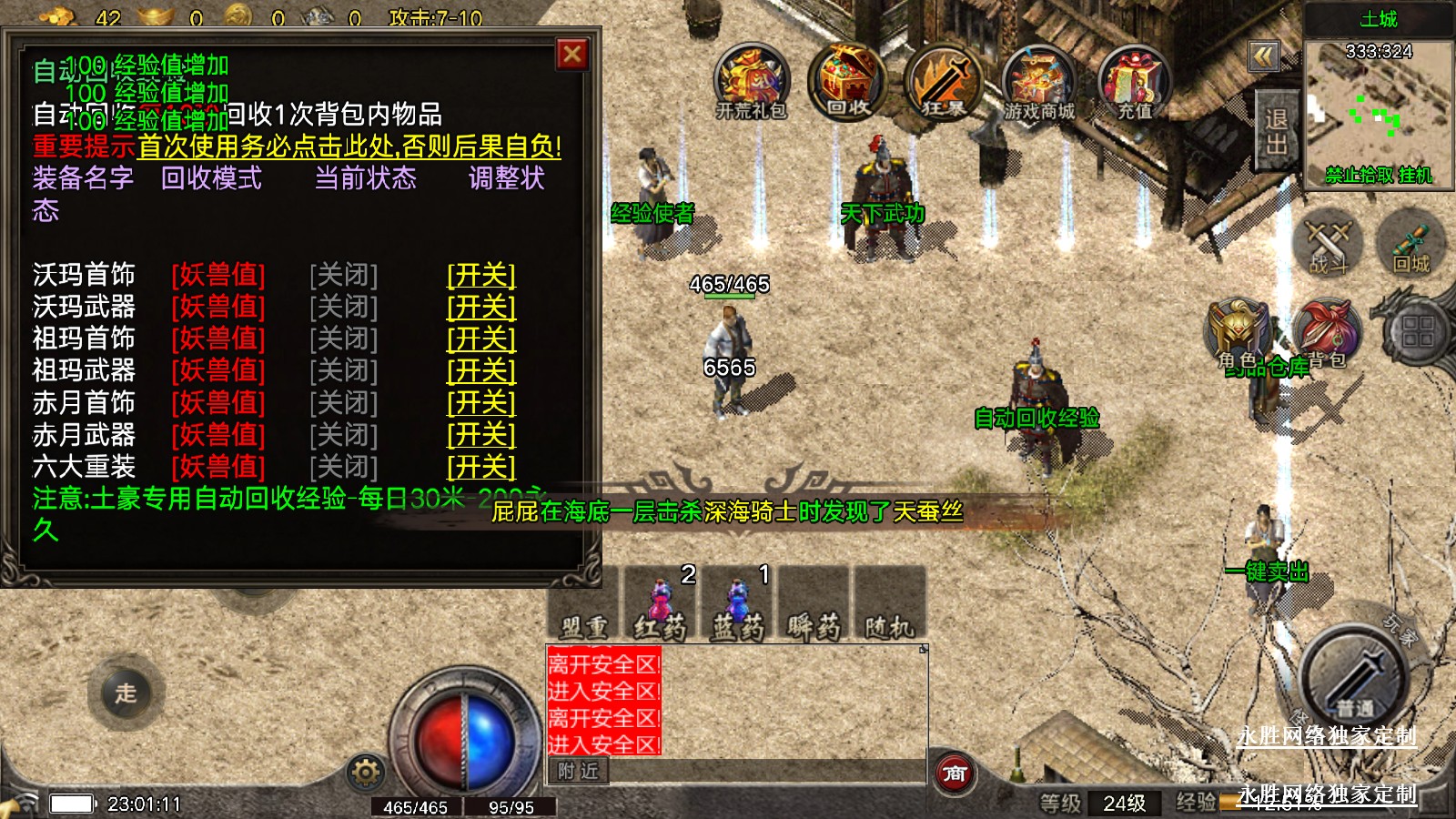Open the 开荒礼包 gift pack icon
Viewport: 1456px width, 819px height.
pos(751,82)
